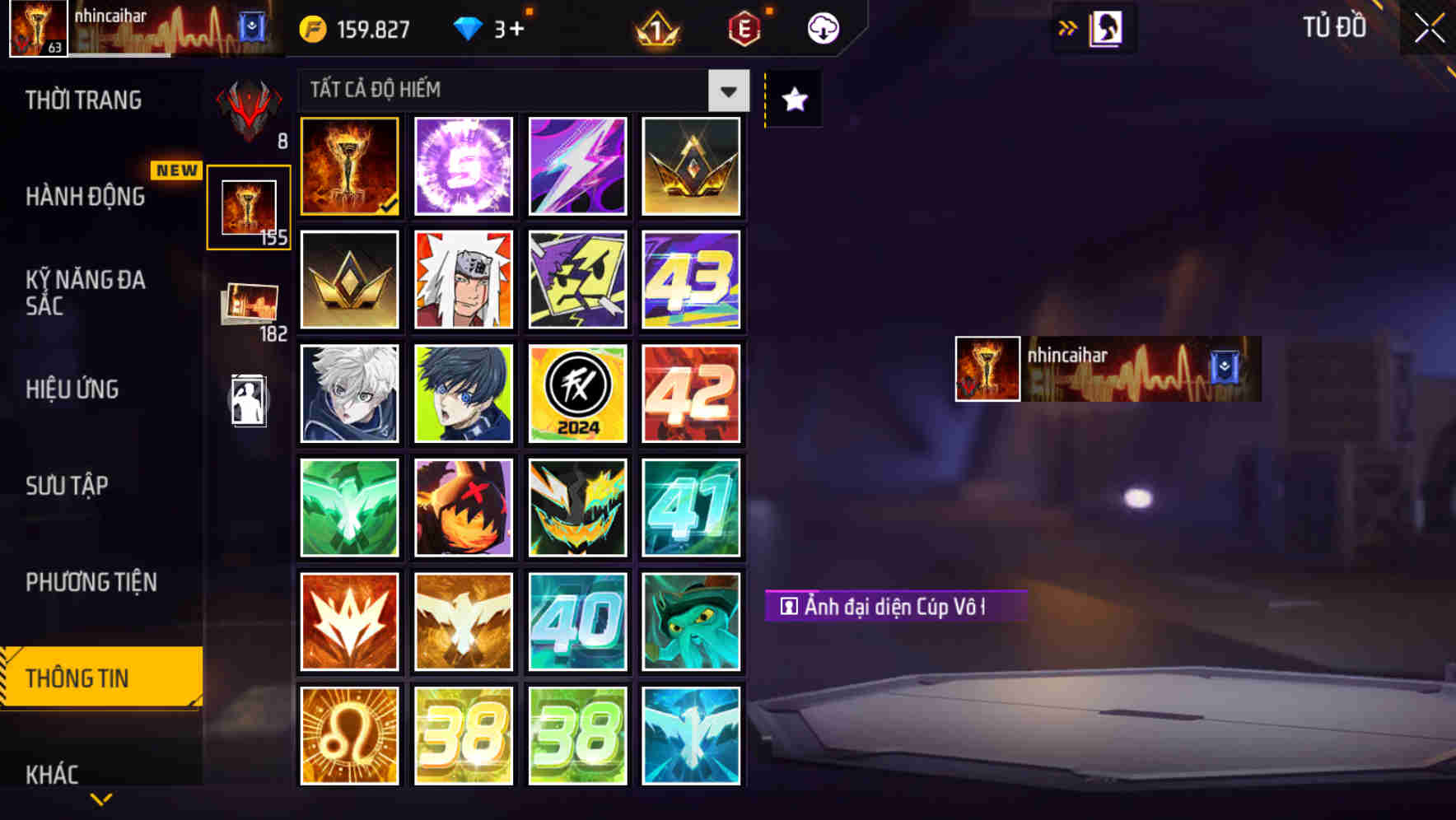Toggle the favorites star filter
Viewport: 1456px width, 820px height.
click(792, 100)
